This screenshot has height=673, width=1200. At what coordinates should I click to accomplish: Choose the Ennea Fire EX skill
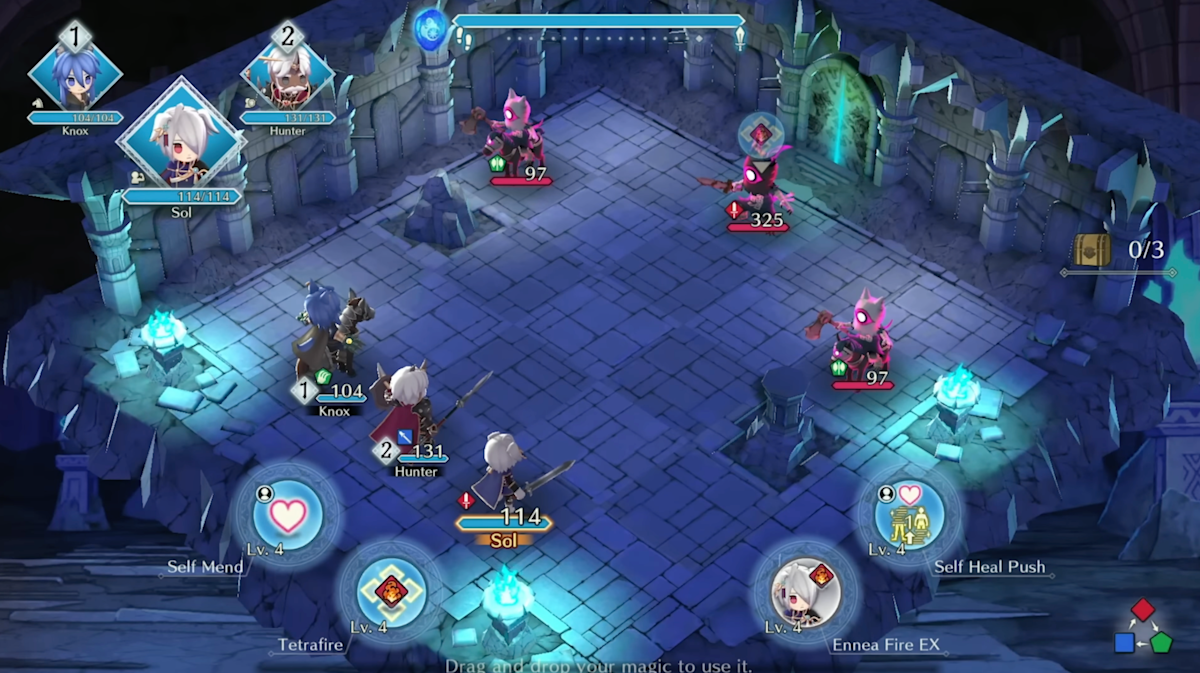coord(805,592)
